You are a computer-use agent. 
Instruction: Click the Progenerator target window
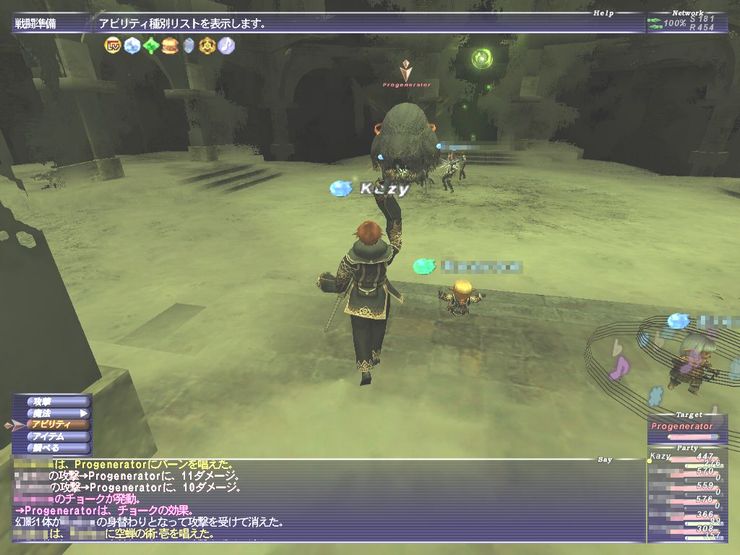tap(689, 429)
